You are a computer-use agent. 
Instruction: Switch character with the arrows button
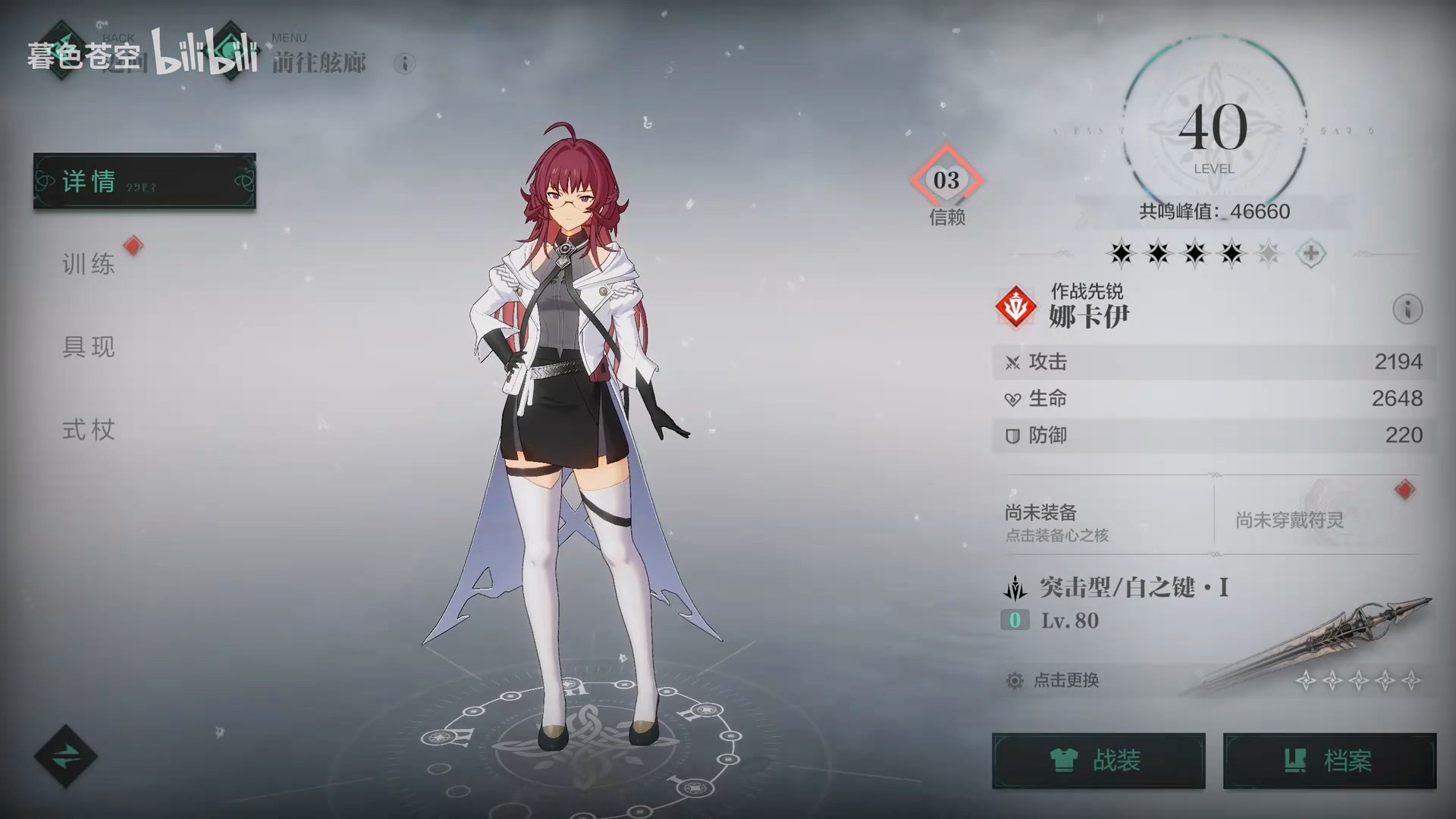[x=66, y=756]
